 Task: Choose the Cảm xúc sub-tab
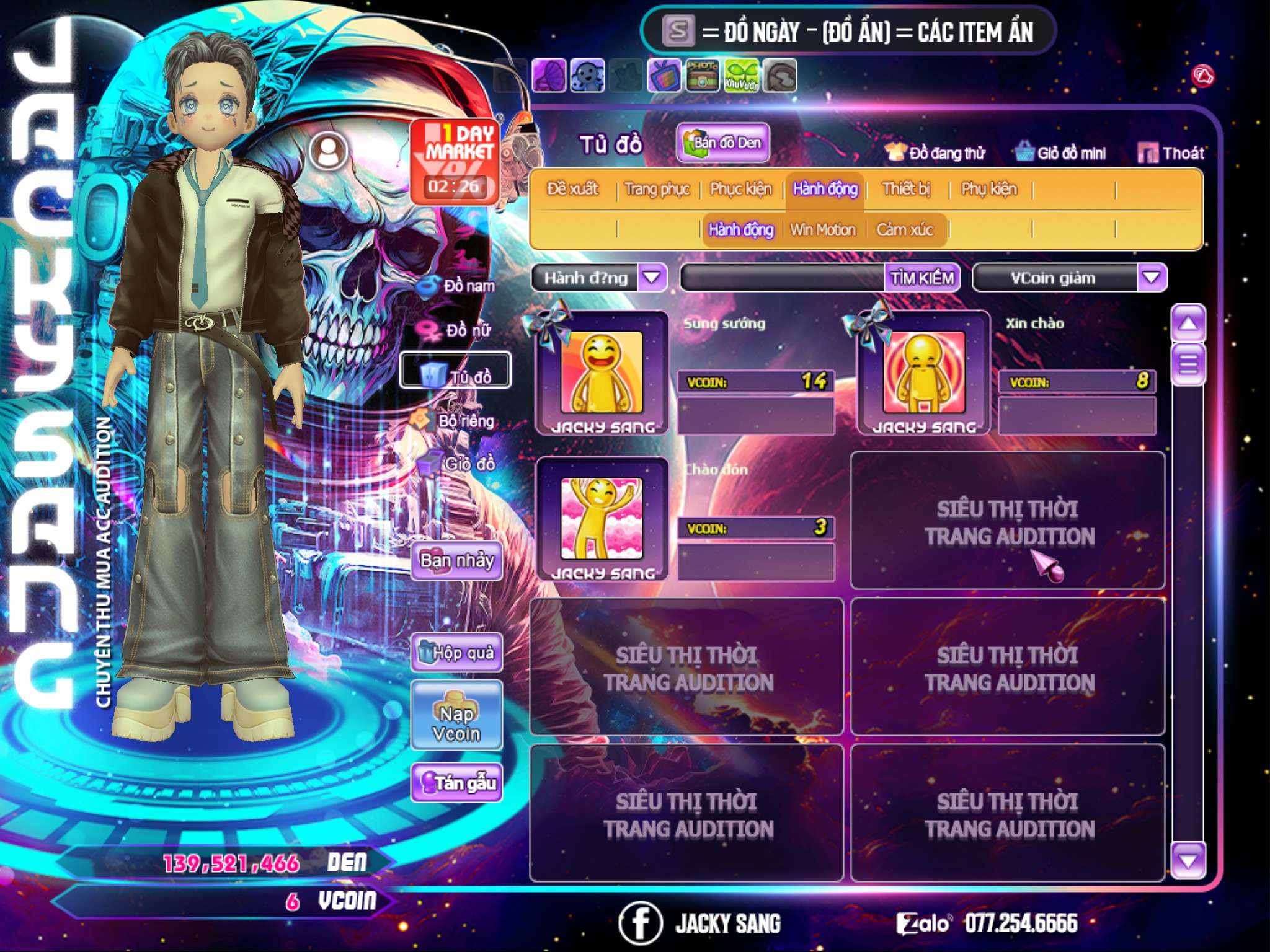[904, 230]
